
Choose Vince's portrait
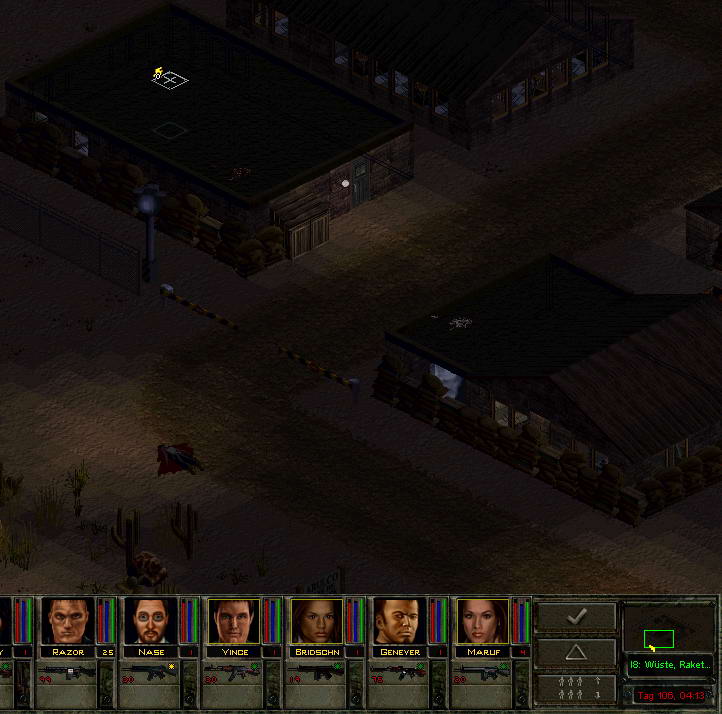(x=234, y=620)
